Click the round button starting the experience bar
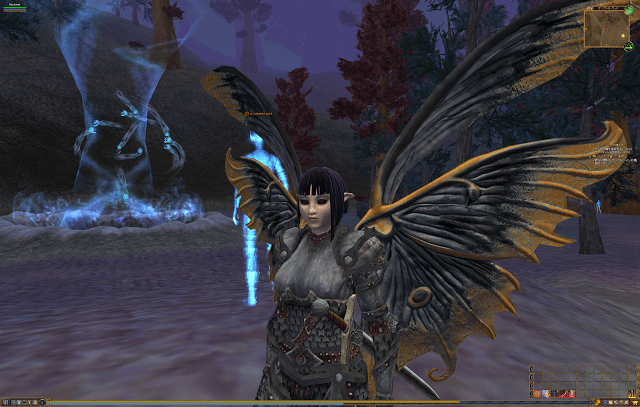Image resolution: width=640 pixels, height=407 pixels. 42,402
